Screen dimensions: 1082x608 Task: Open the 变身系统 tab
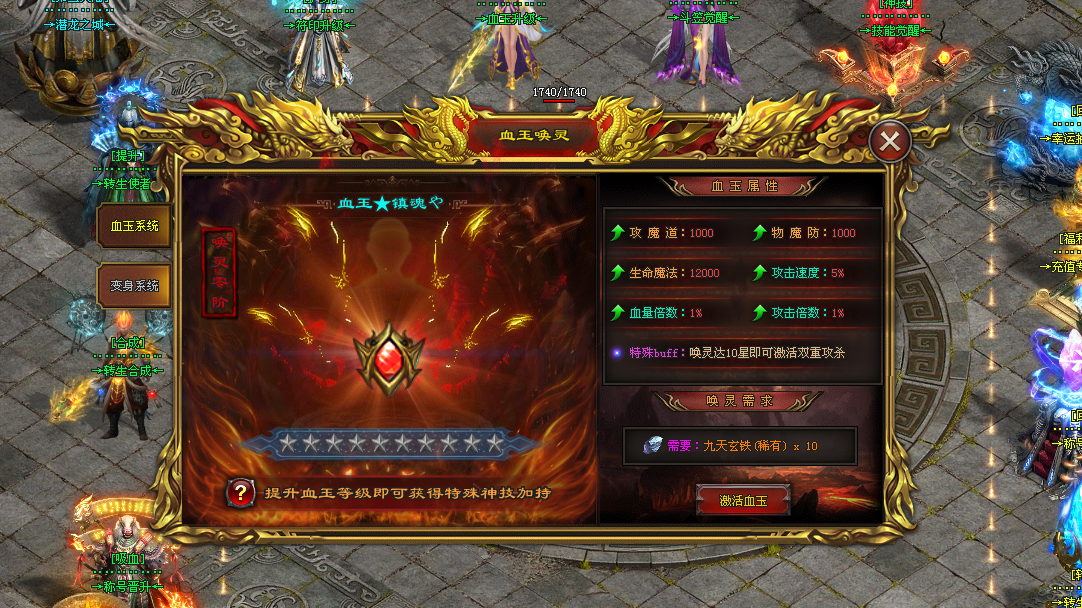(134, 286)
